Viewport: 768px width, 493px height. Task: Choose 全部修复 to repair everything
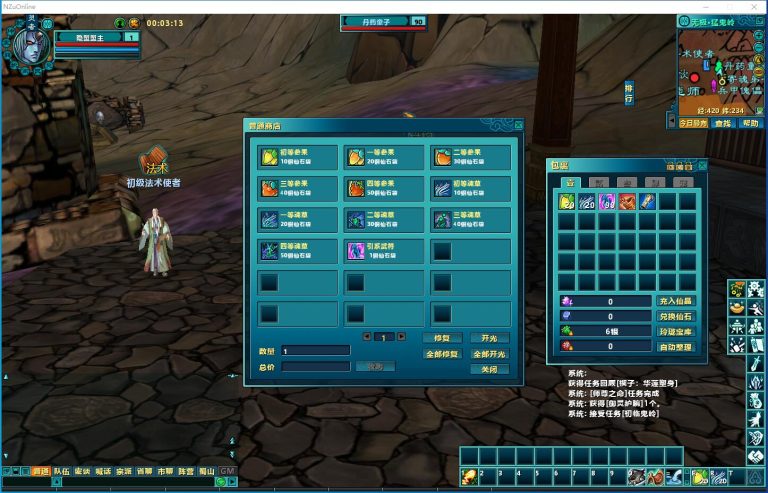pos(441,354)
